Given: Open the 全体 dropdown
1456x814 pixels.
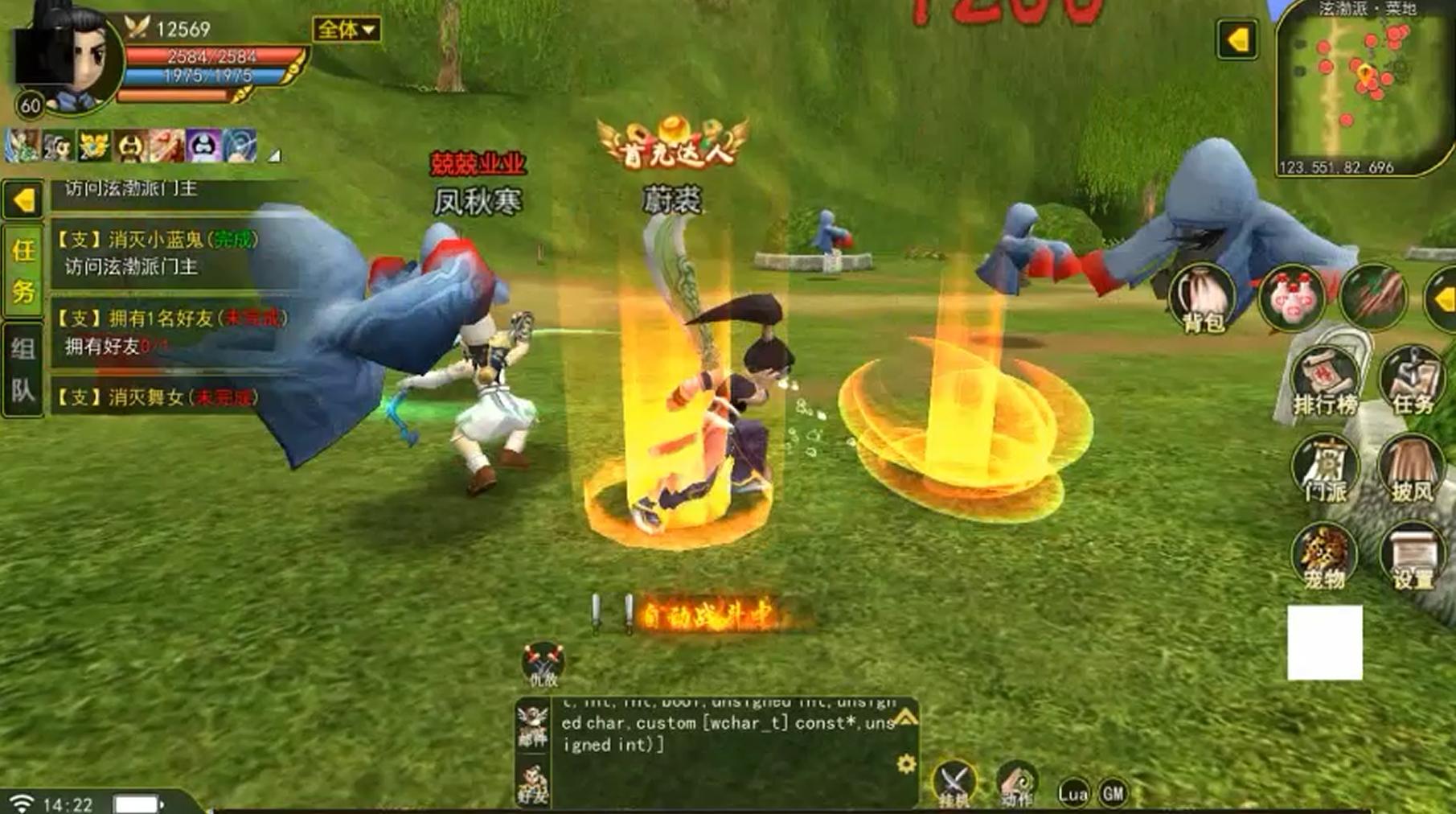Looking at the screenshot, I should 346,30.
